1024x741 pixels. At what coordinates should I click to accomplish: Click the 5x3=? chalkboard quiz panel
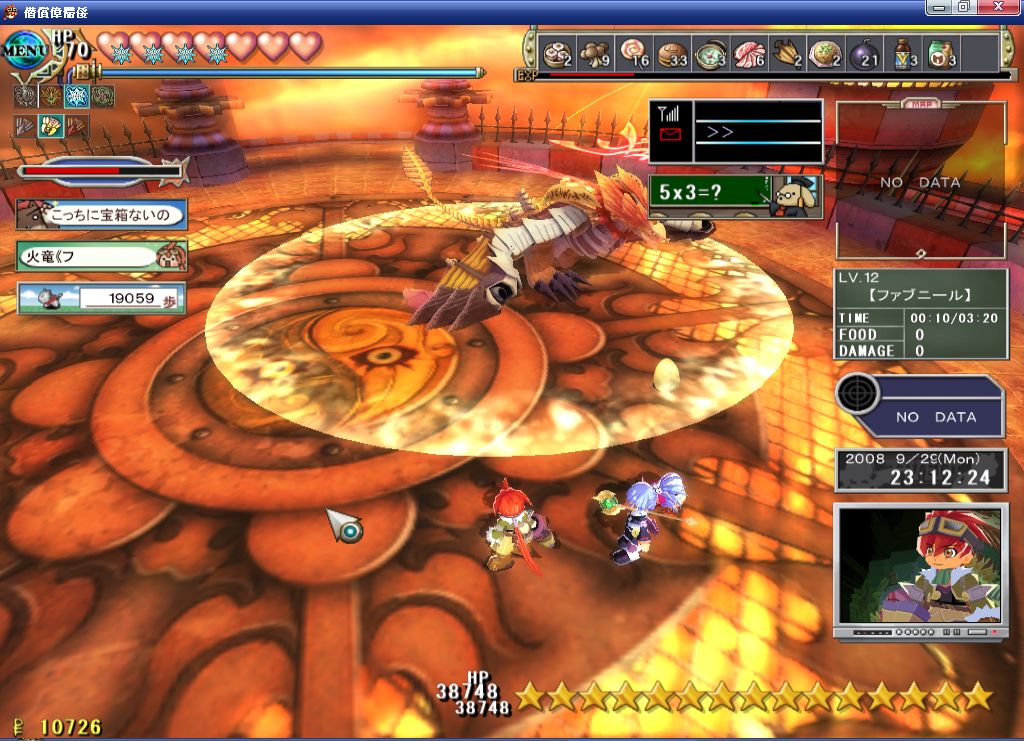click(734, 196)
